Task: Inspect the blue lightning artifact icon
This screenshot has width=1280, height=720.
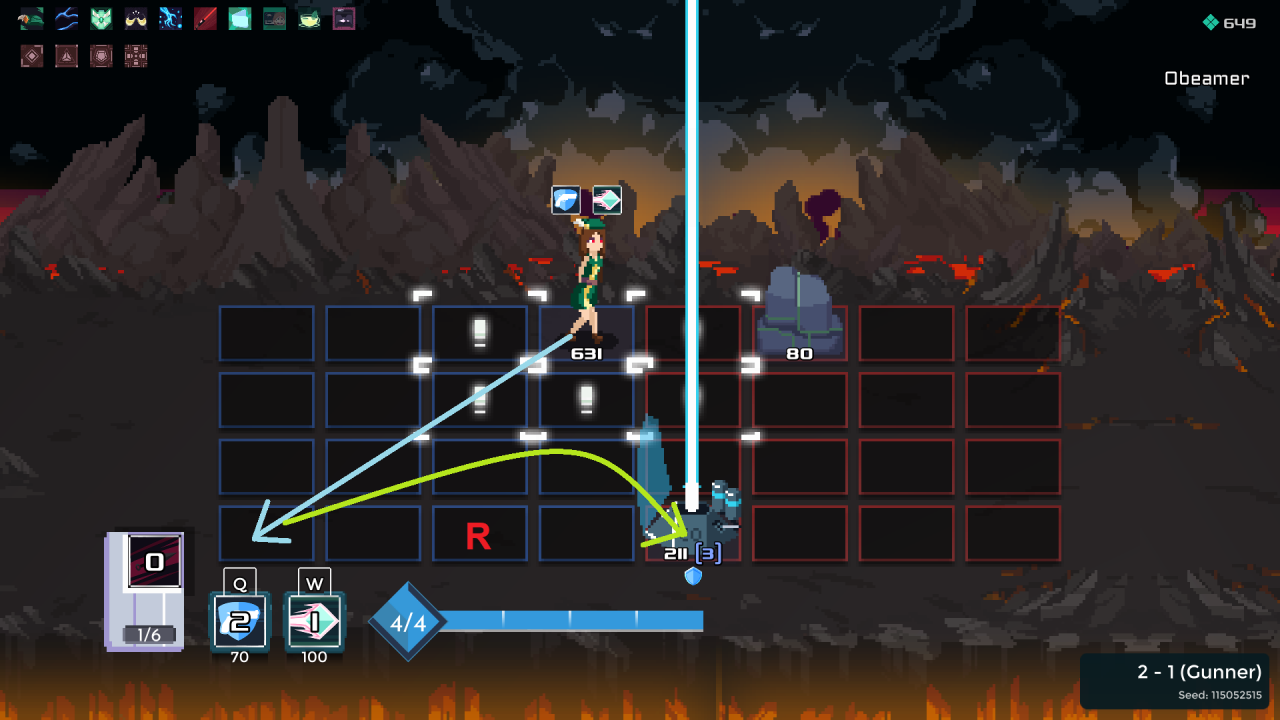Action: [x=171, y=18]
